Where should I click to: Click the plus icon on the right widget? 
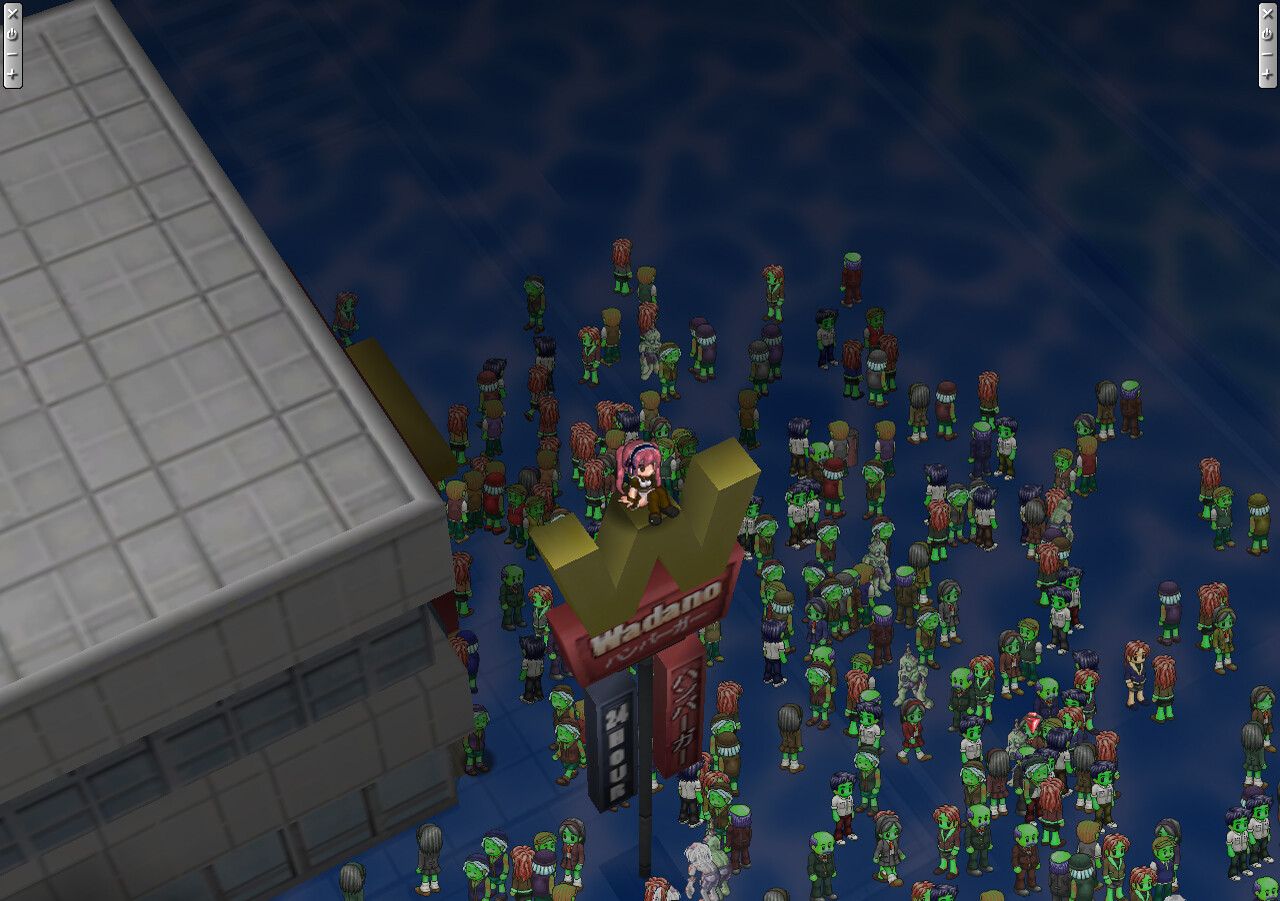coord(1267,73)
